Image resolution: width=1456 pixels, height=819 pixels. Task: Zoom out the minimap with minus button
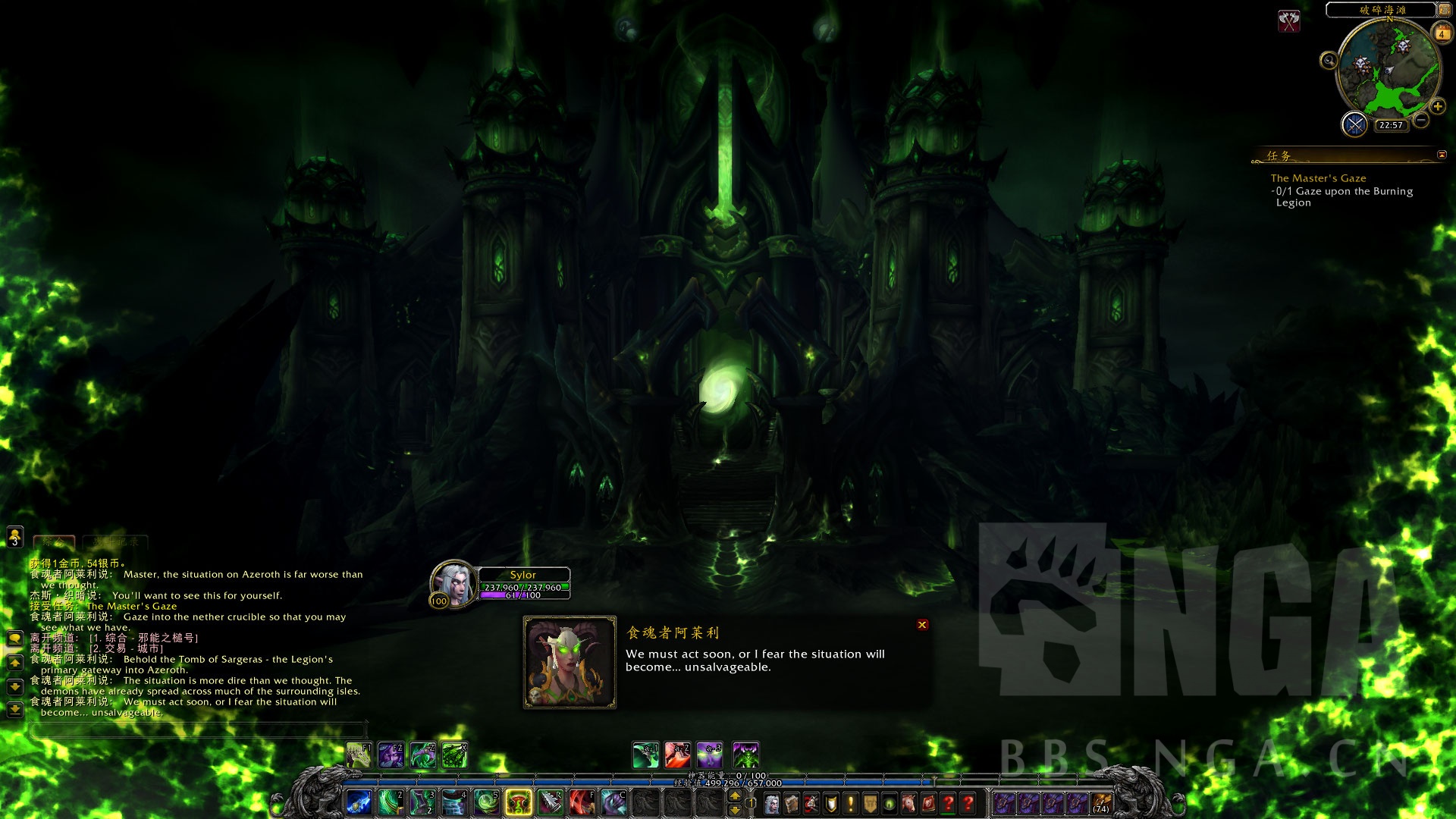click(x=1421, y=120)
